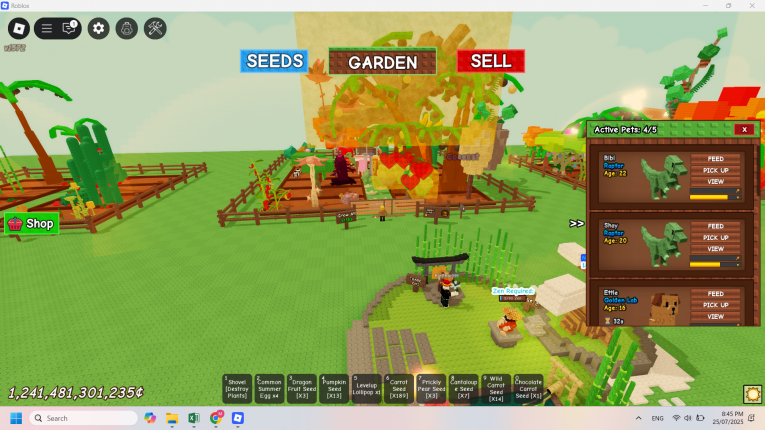Open the backpack inventory icon
The width and height of the screenshot is (765, 430).
127,28
